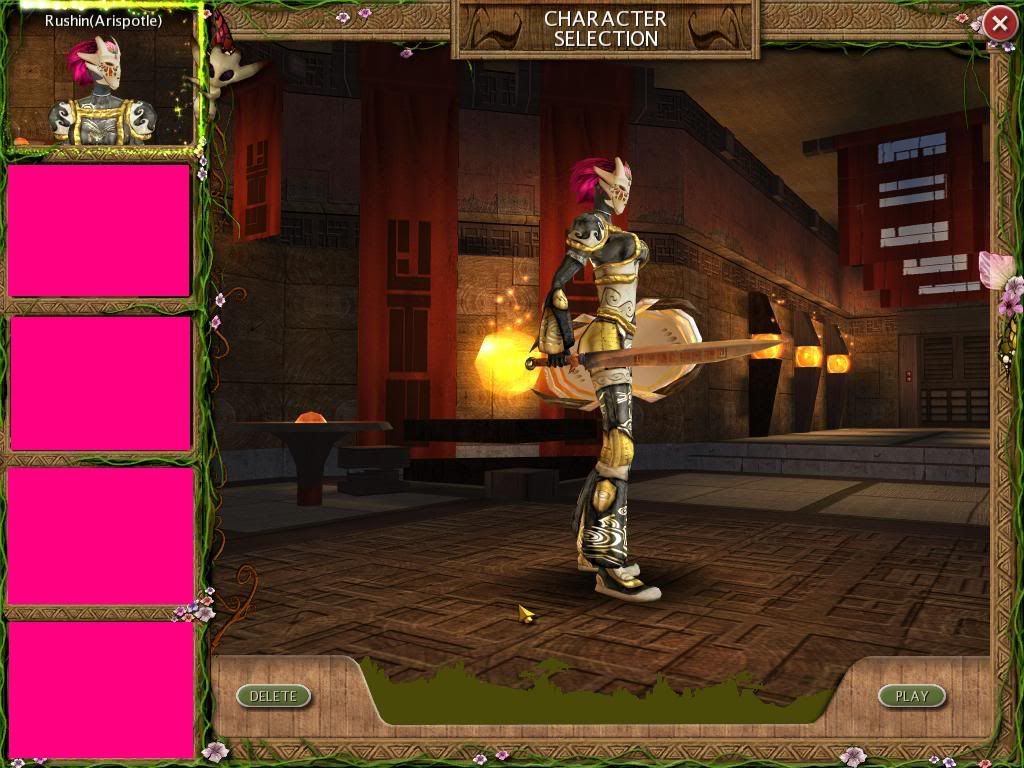Screen dimensions: 1024x768
Task: Delete the selected character
Action: [273, 696]
